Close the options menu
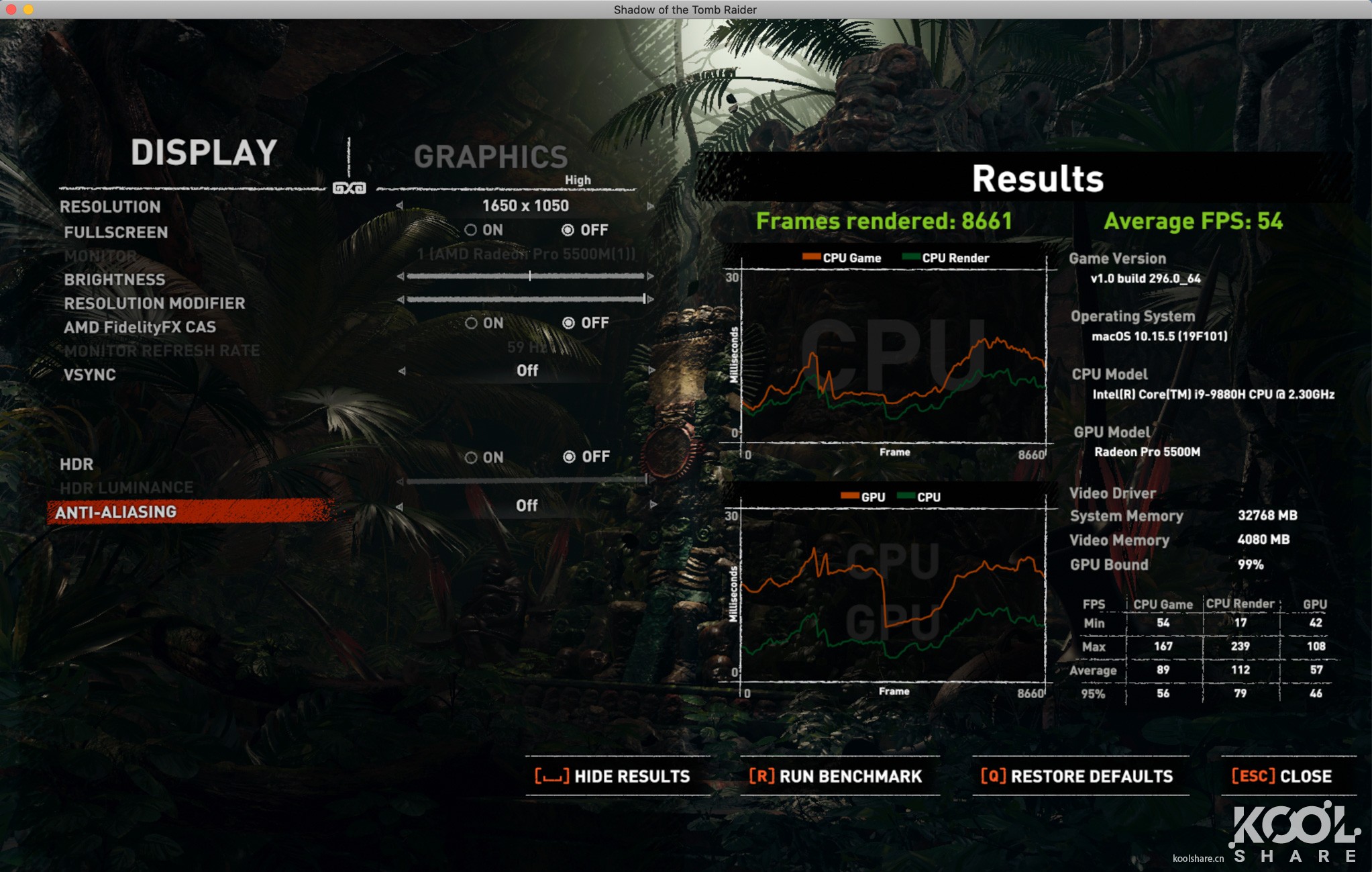 (1282, 777)
